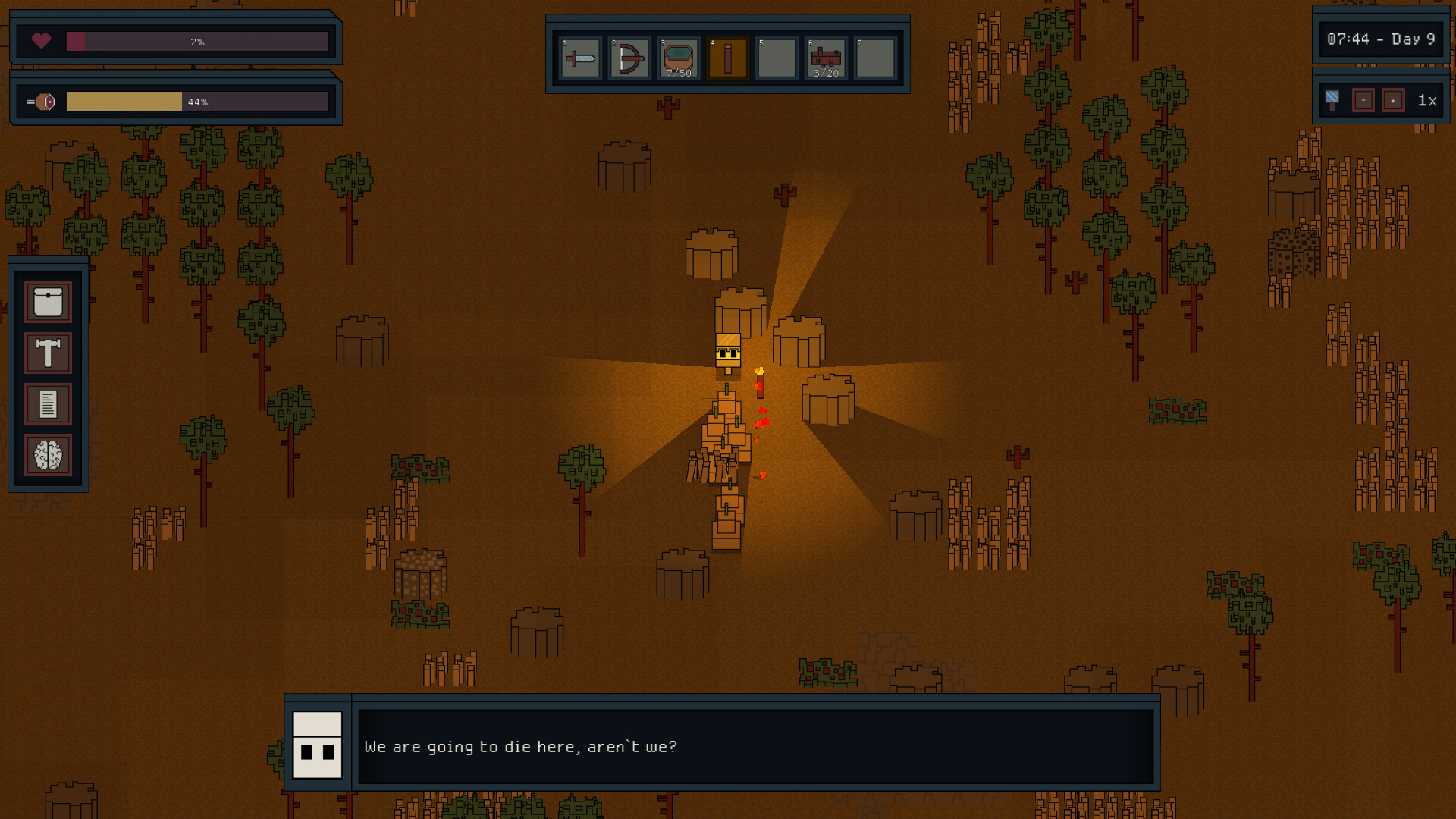Viewport: 1456px width, 819px height.
Task: Open the journal document icon
Action: point(47,404)
